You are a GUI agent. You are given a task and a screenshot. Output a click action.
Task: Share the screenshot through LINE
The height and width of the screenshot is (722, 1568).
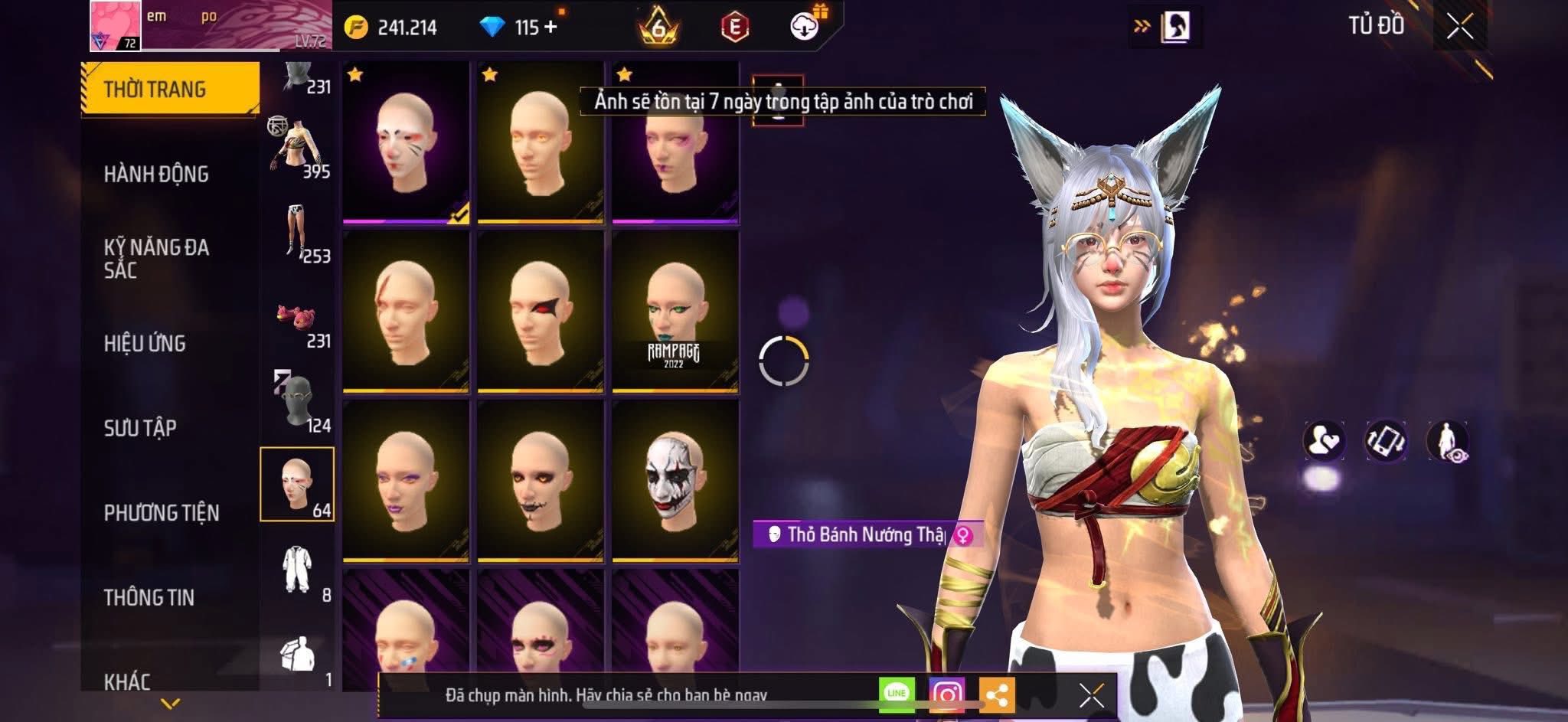point(897,694)
